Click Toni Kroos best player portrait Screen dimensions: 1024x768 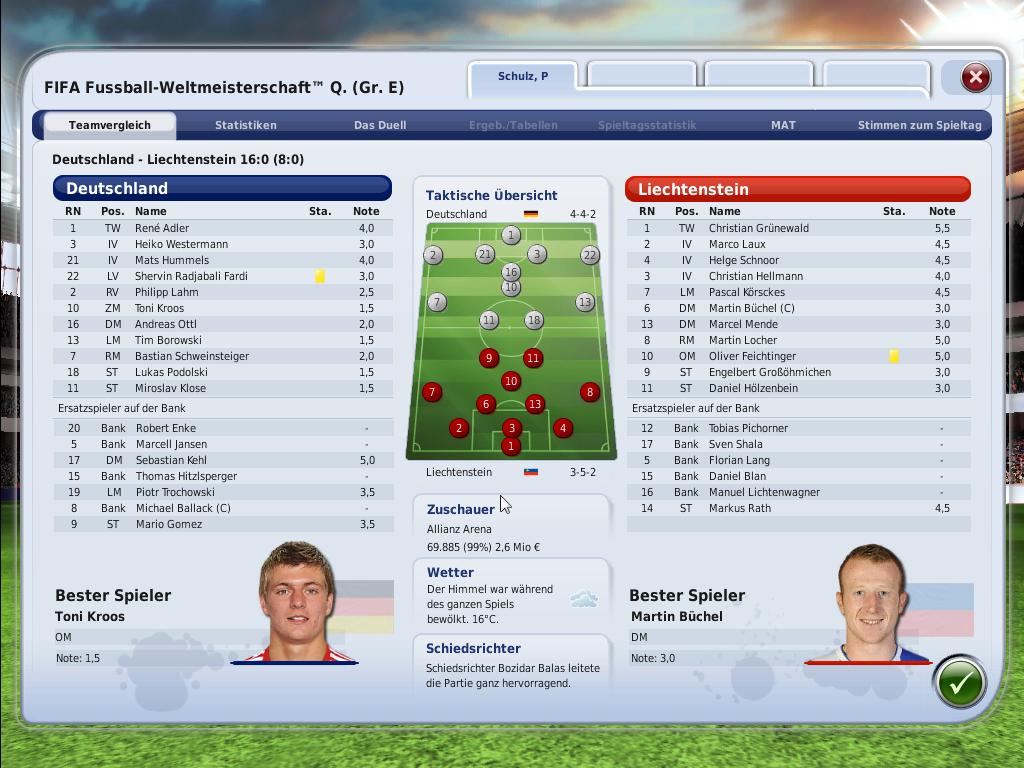pyautogui.click(x=296, y=602)
